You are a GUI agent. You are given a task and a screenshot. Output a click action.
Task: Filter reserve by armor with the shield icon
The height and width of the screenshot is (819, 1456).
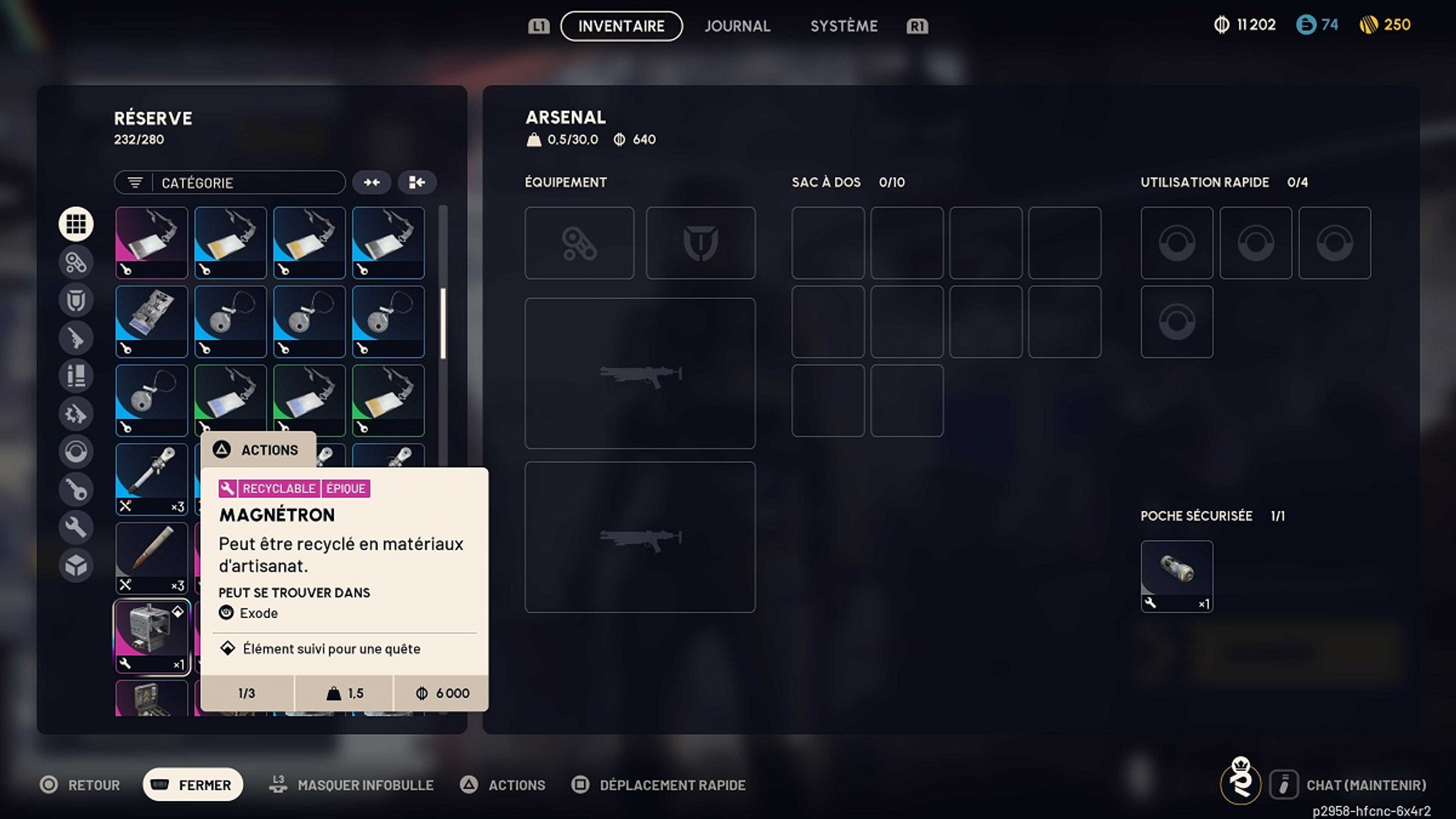[x=76, y=300]
